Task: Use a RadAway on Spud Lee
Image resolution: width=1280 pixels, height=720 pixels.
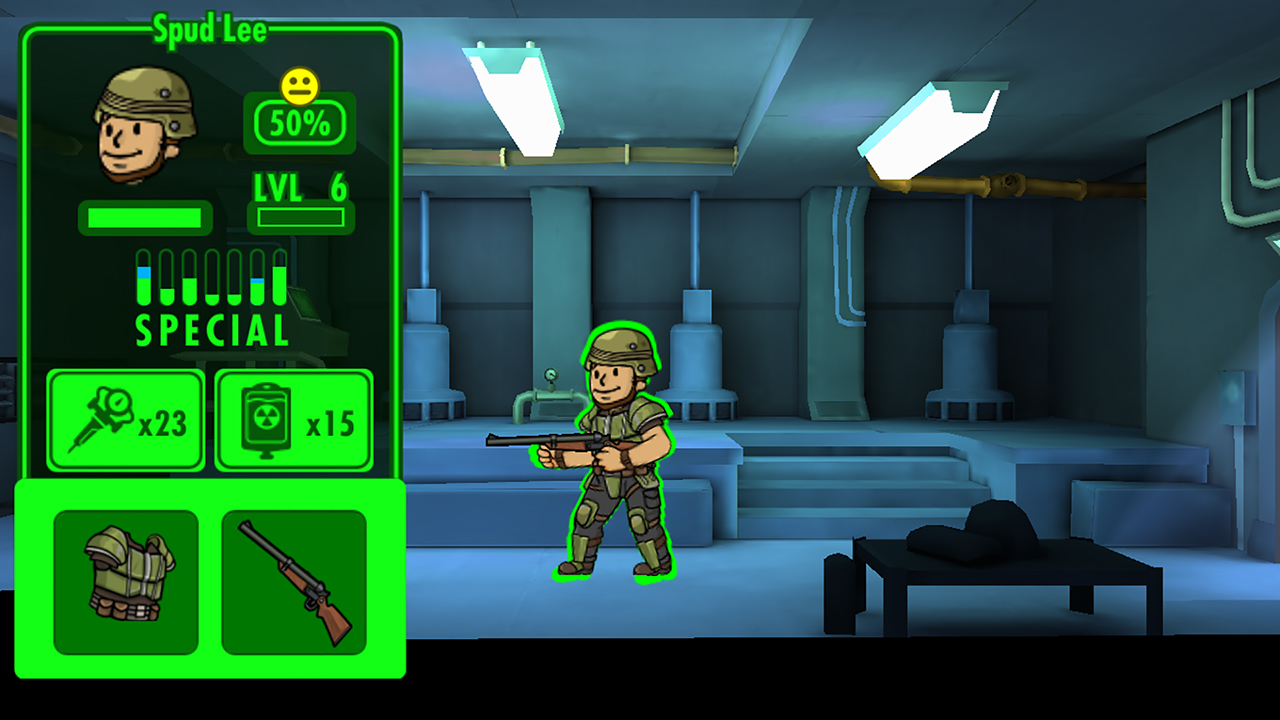Action: (294, 420)
